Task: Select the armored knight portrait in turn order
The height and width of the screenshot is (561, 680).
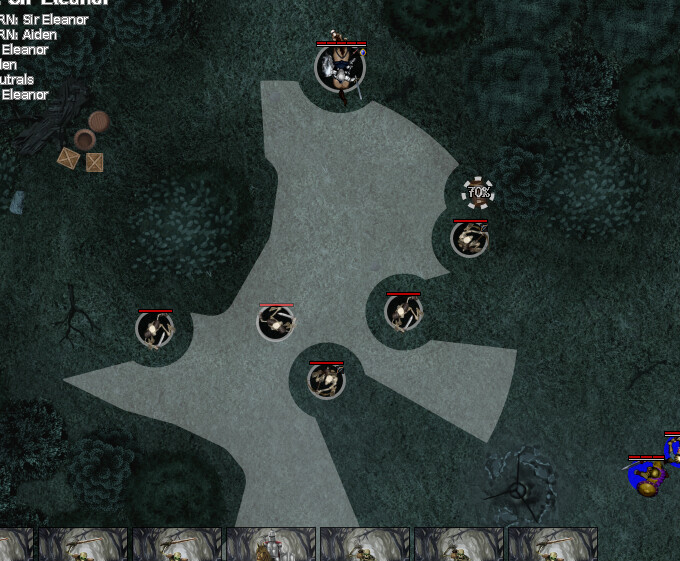Action: tap(270, 545)
